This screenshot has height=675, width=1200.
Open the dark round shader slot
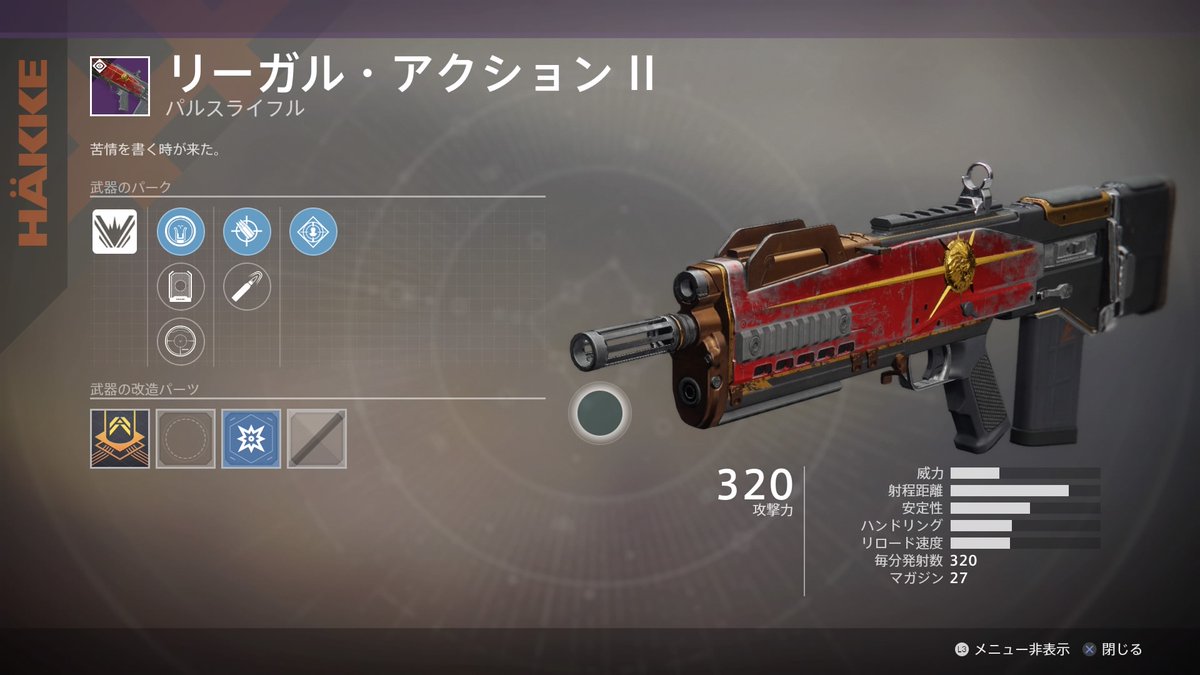600,411
